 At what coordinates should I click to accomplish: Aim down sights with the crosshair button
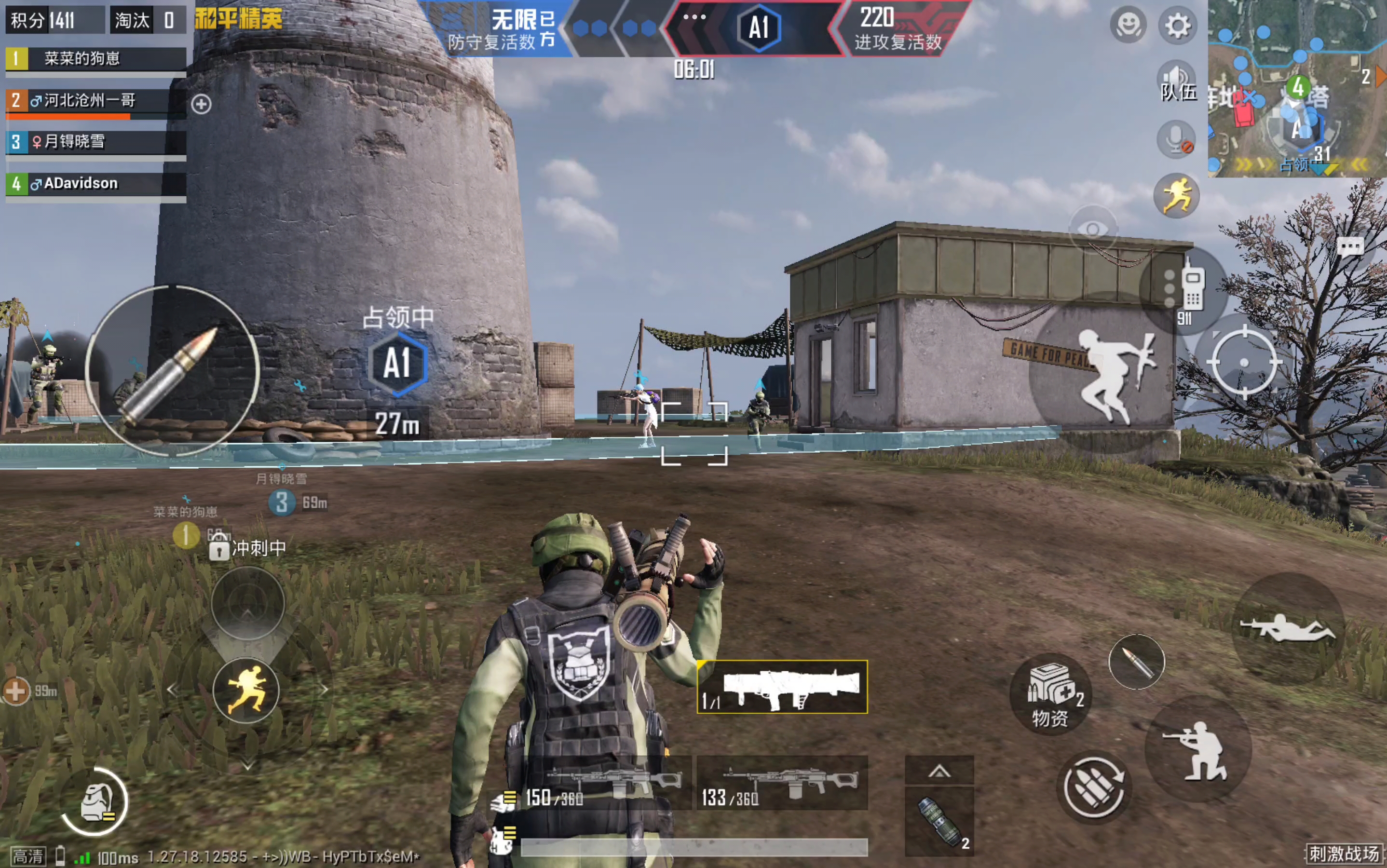[x=1244, y=362]
